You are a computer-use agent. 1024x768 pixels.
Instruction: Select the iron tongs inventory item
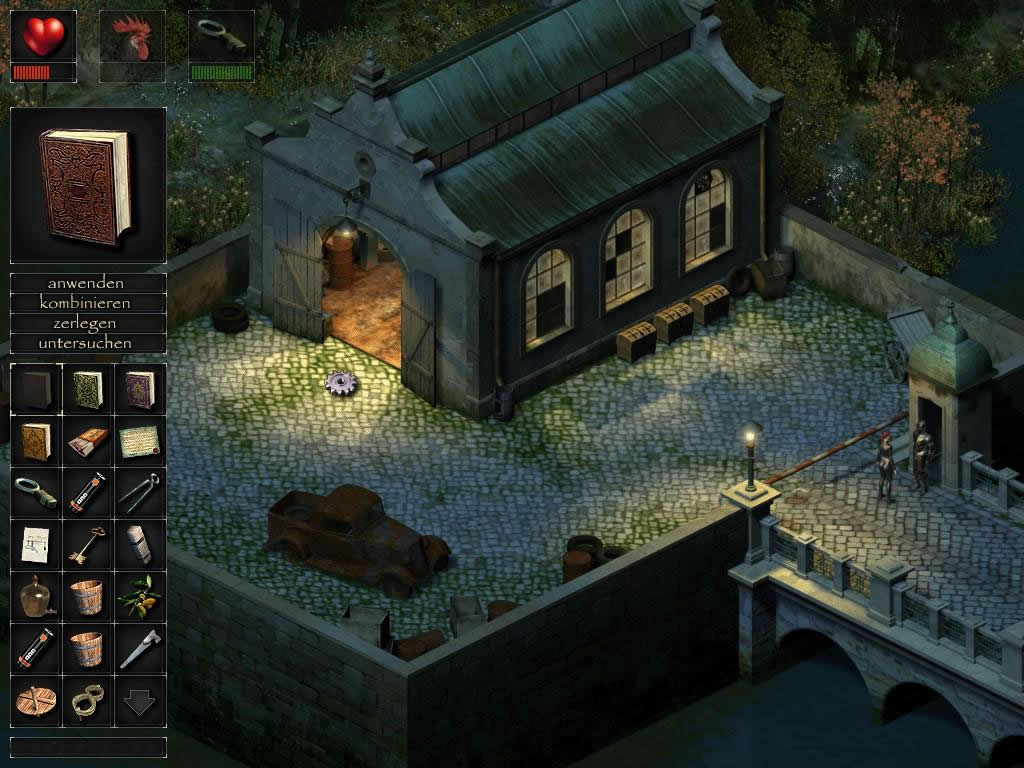tap(139, 493)
